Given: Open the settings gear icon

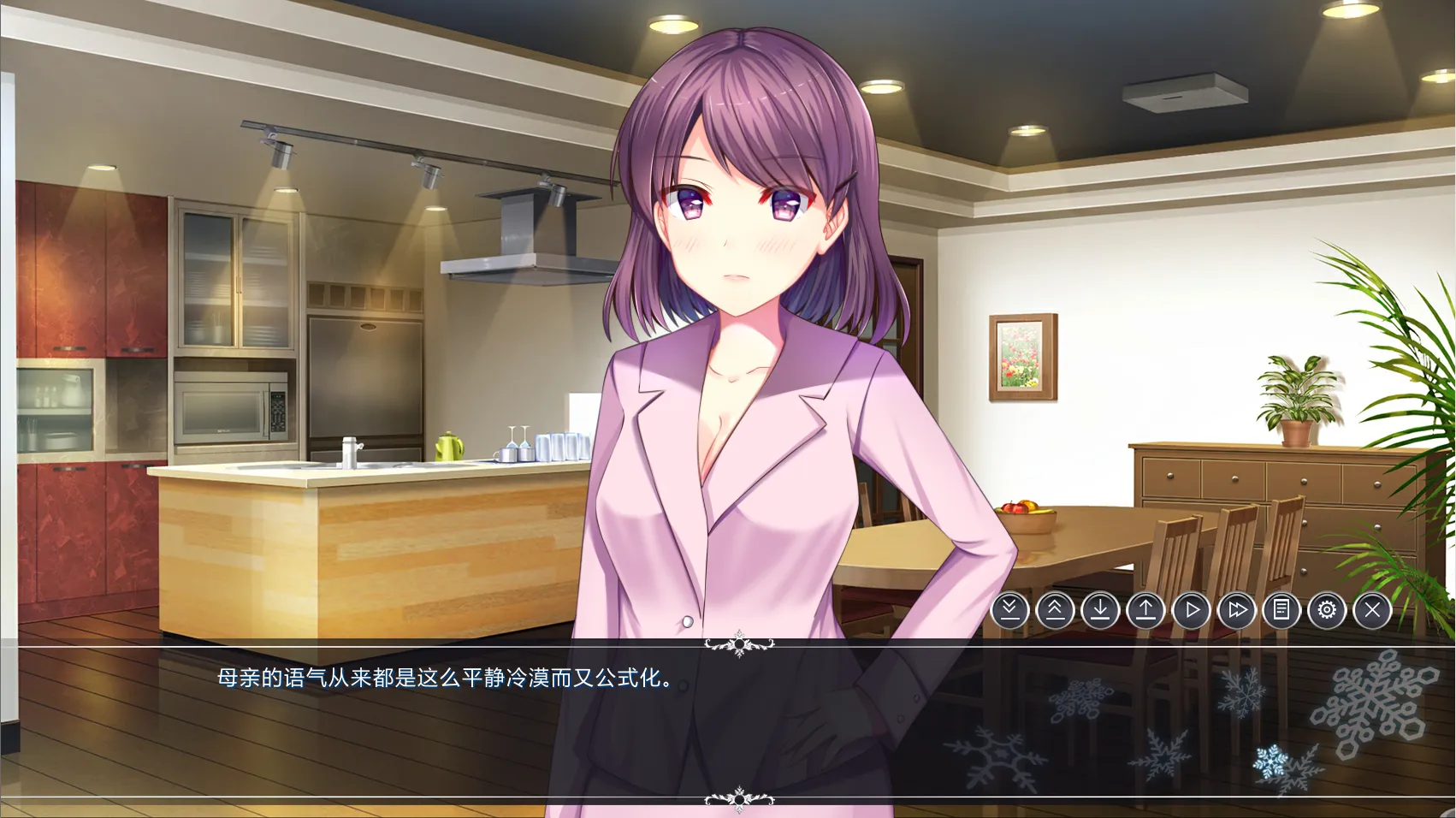Looking at the screenshot, I should point(1325,610).
